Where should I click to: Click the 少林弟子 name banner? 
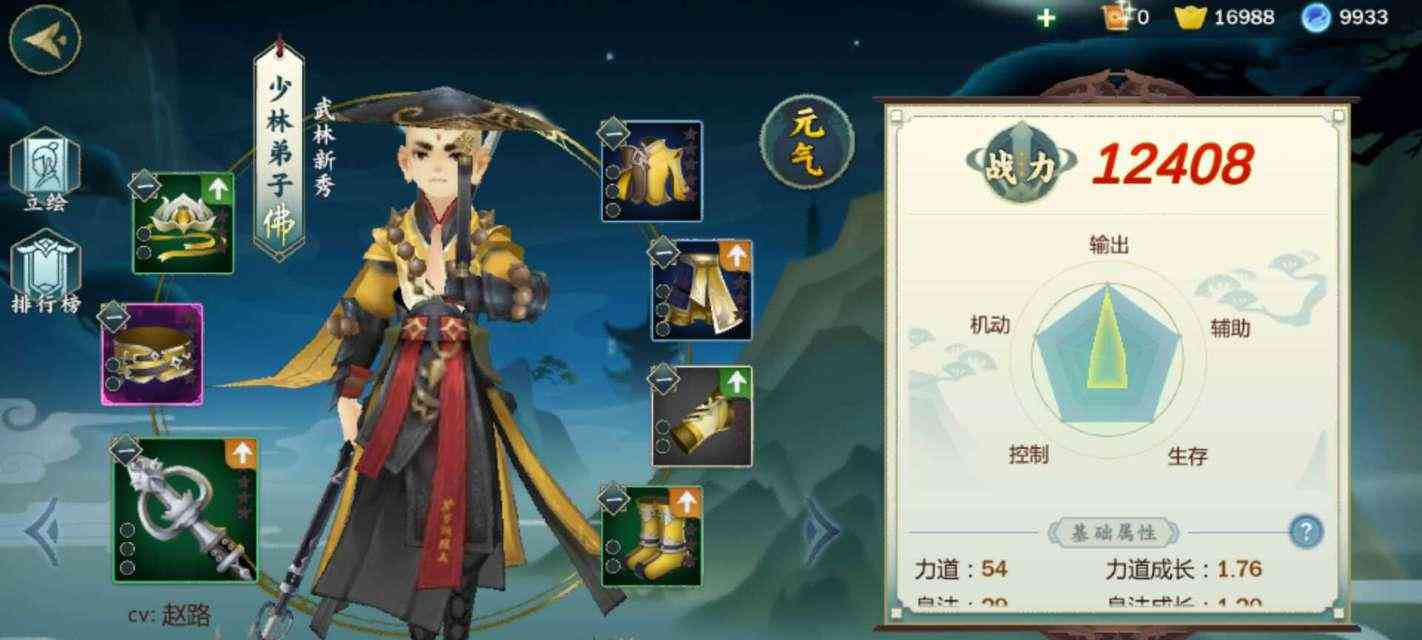pos(277,150)
